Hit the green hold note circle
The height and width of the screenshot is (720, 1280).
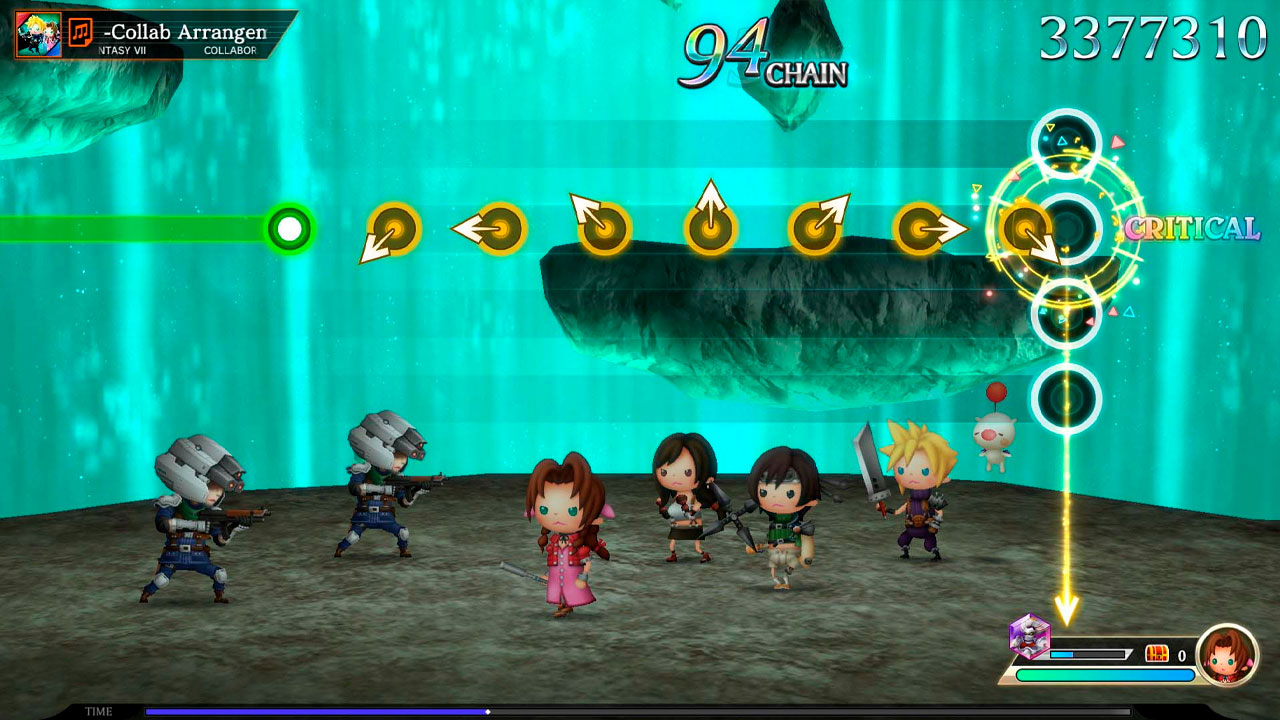coord(289,229)
